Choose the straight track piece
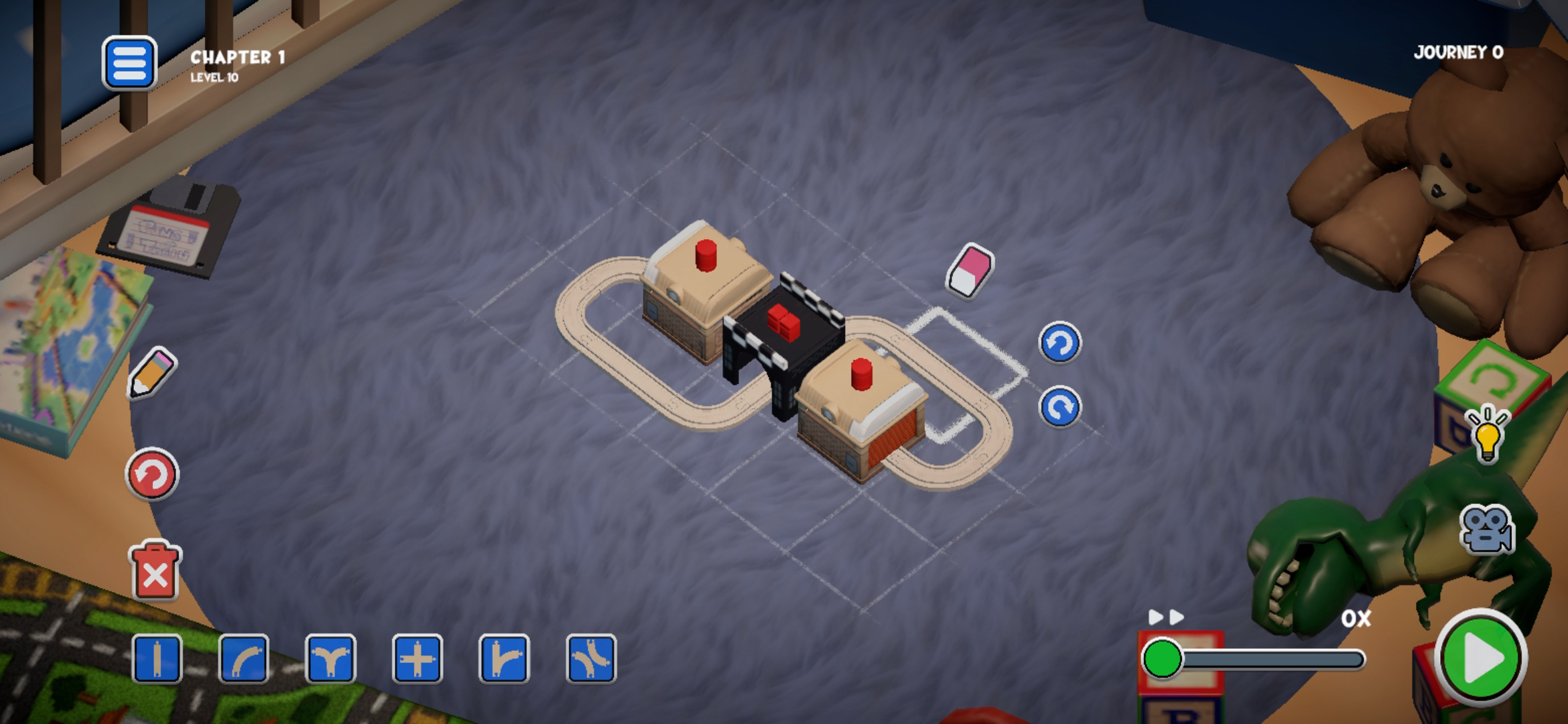The width and height of the screenshot is (1568, 724). [x=157, y=659]
